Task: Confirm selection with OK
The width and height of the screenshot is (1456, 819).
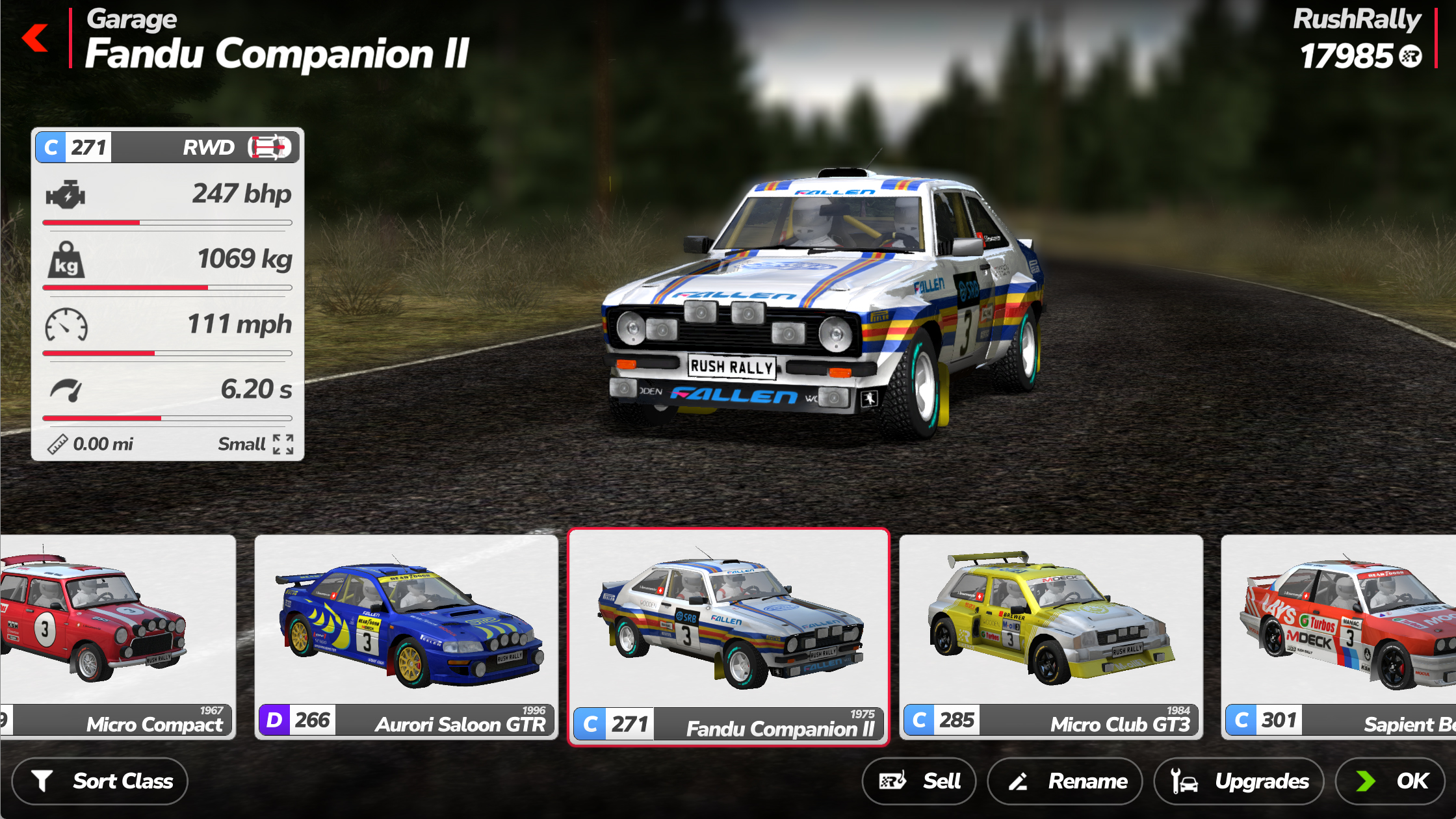Action: (x=1390, y=781)
